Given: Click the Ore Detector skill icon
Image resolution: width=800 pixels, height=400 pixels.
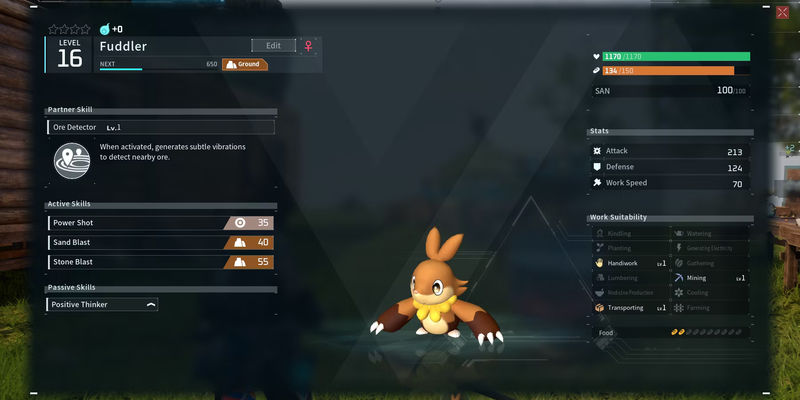Looking at the screenshot, I should (70, 158).
